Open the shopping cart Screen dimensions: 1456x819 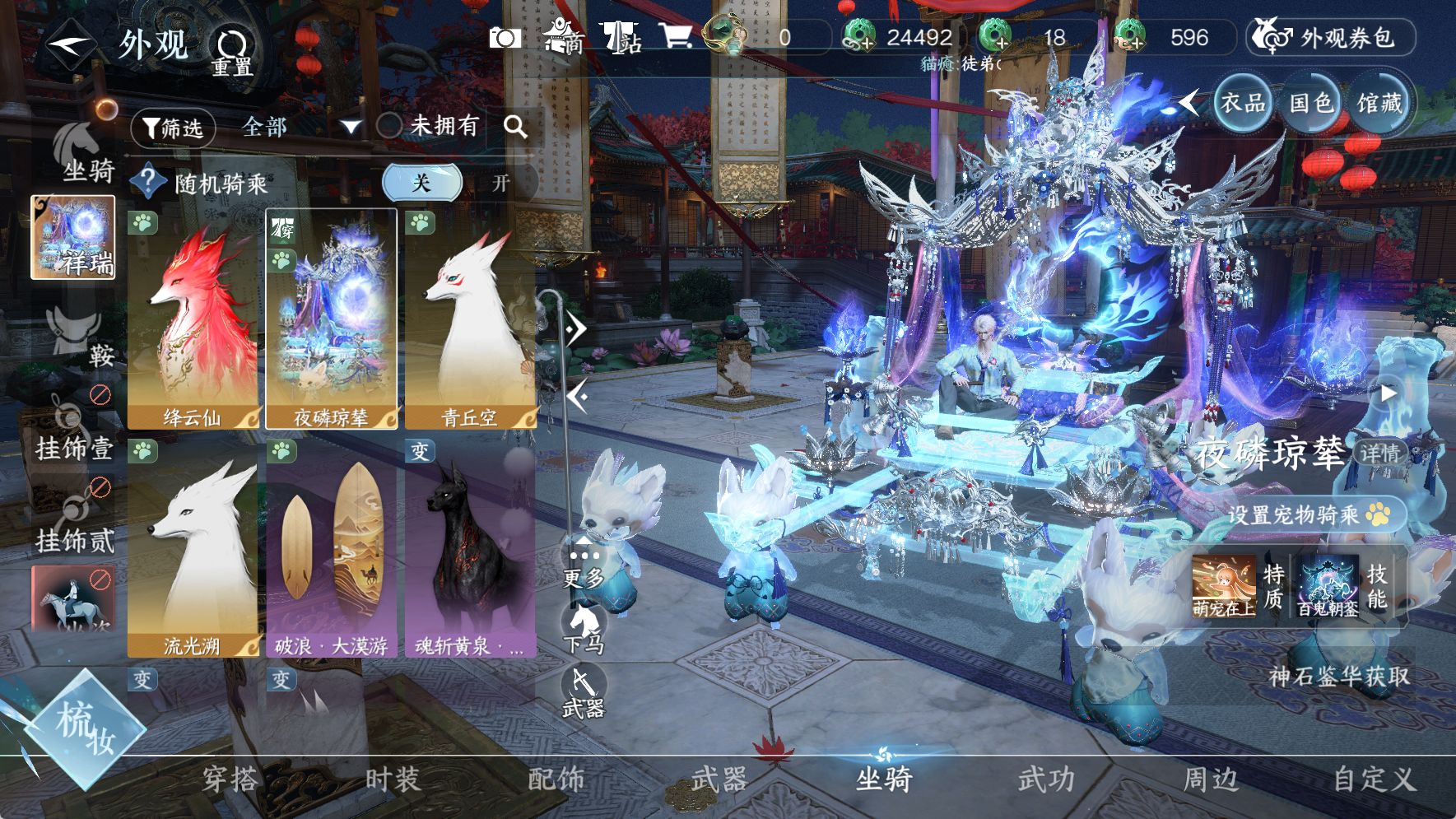click(x=675, y=36)
